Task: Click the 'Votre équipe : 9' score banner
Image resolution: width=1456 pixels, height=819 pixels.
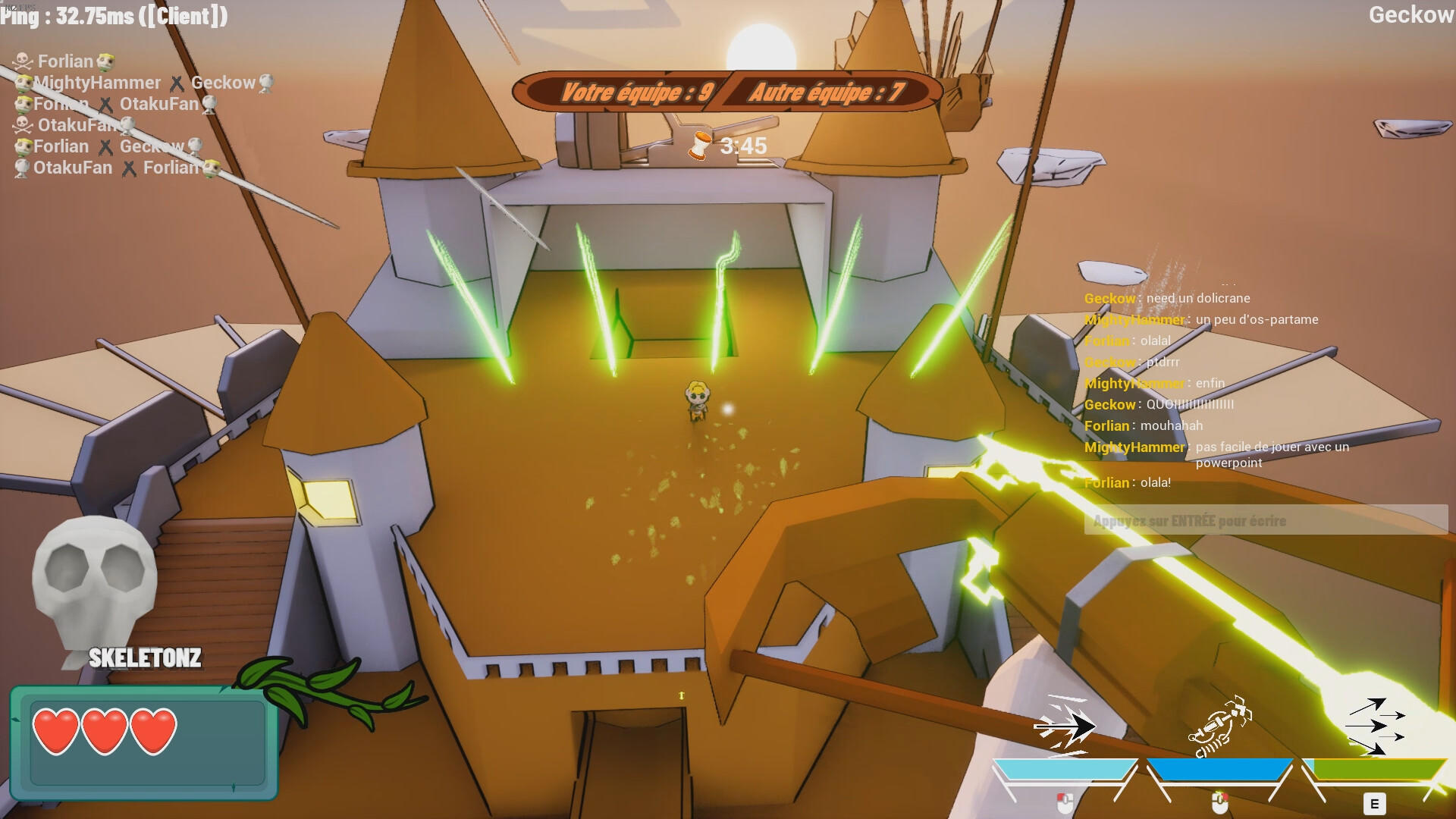Action: 637,94
